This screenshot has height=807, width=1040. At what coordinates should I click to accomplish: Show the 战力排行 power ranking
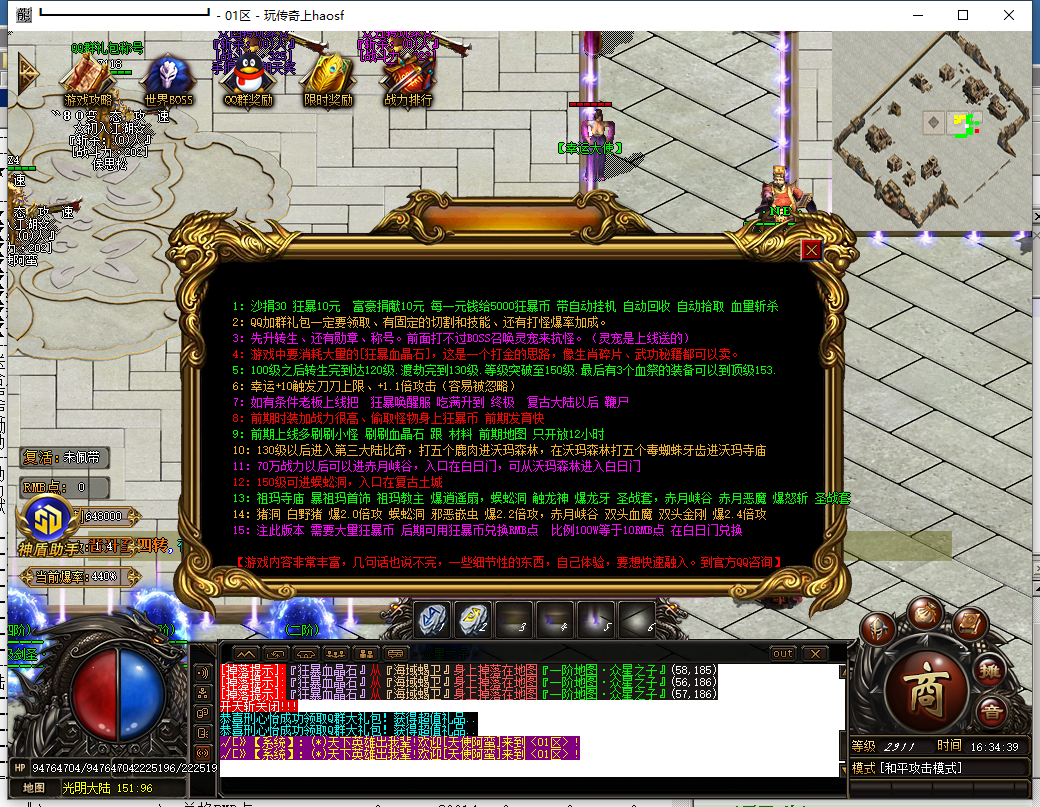pyautogui.click(x=408, y=78)
